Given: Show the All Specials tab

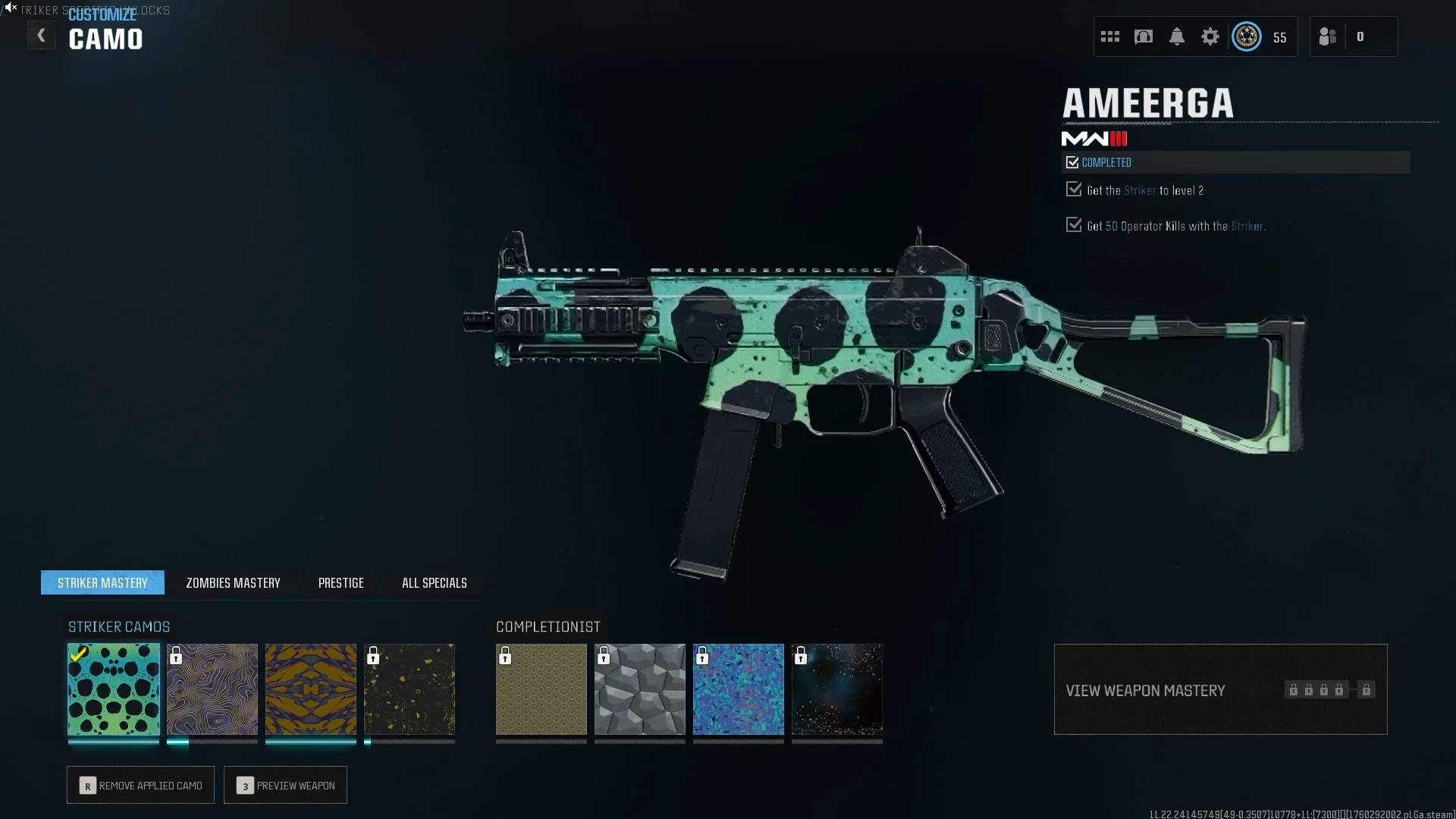Looking at the screenshot, I should pos(434,582).
